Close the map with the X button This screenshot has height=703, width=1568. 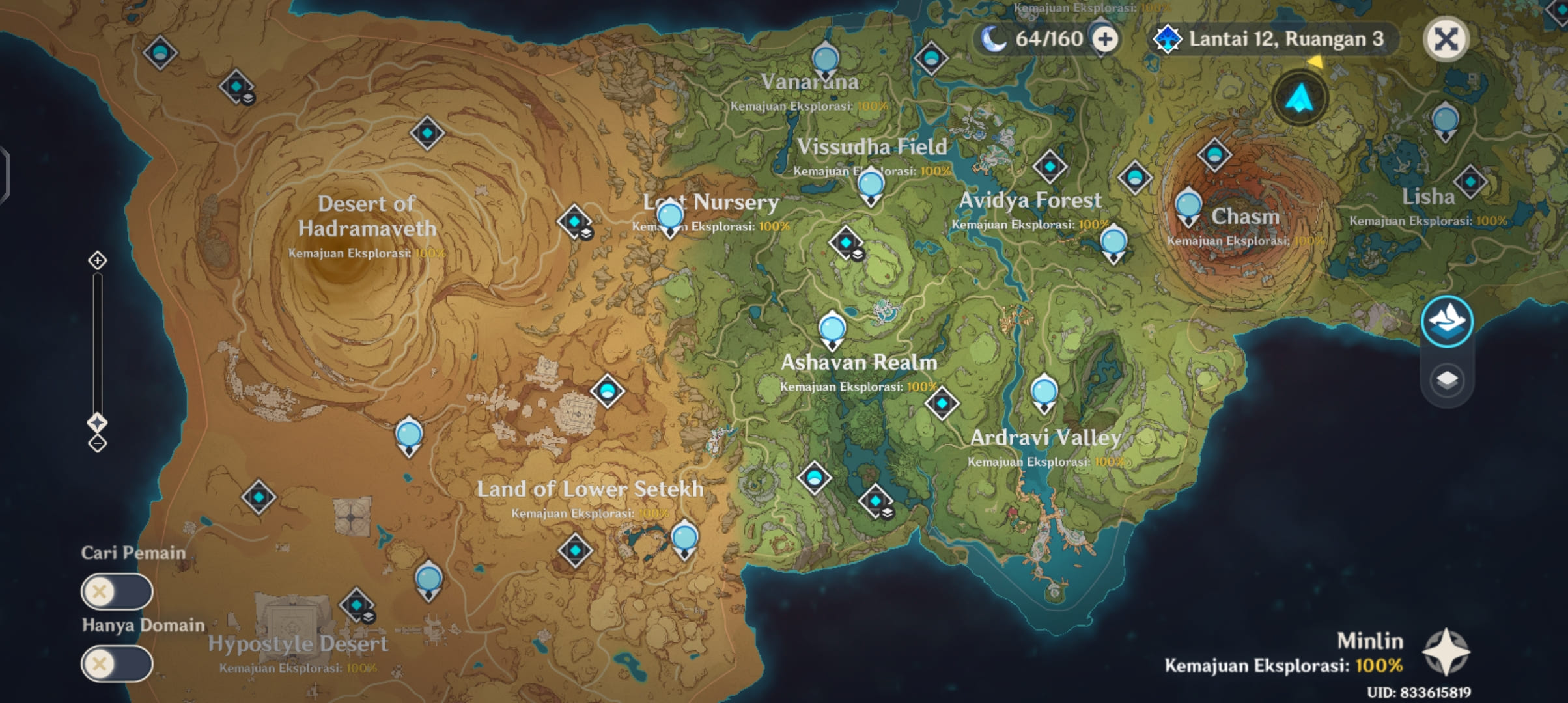(1446, 39)
